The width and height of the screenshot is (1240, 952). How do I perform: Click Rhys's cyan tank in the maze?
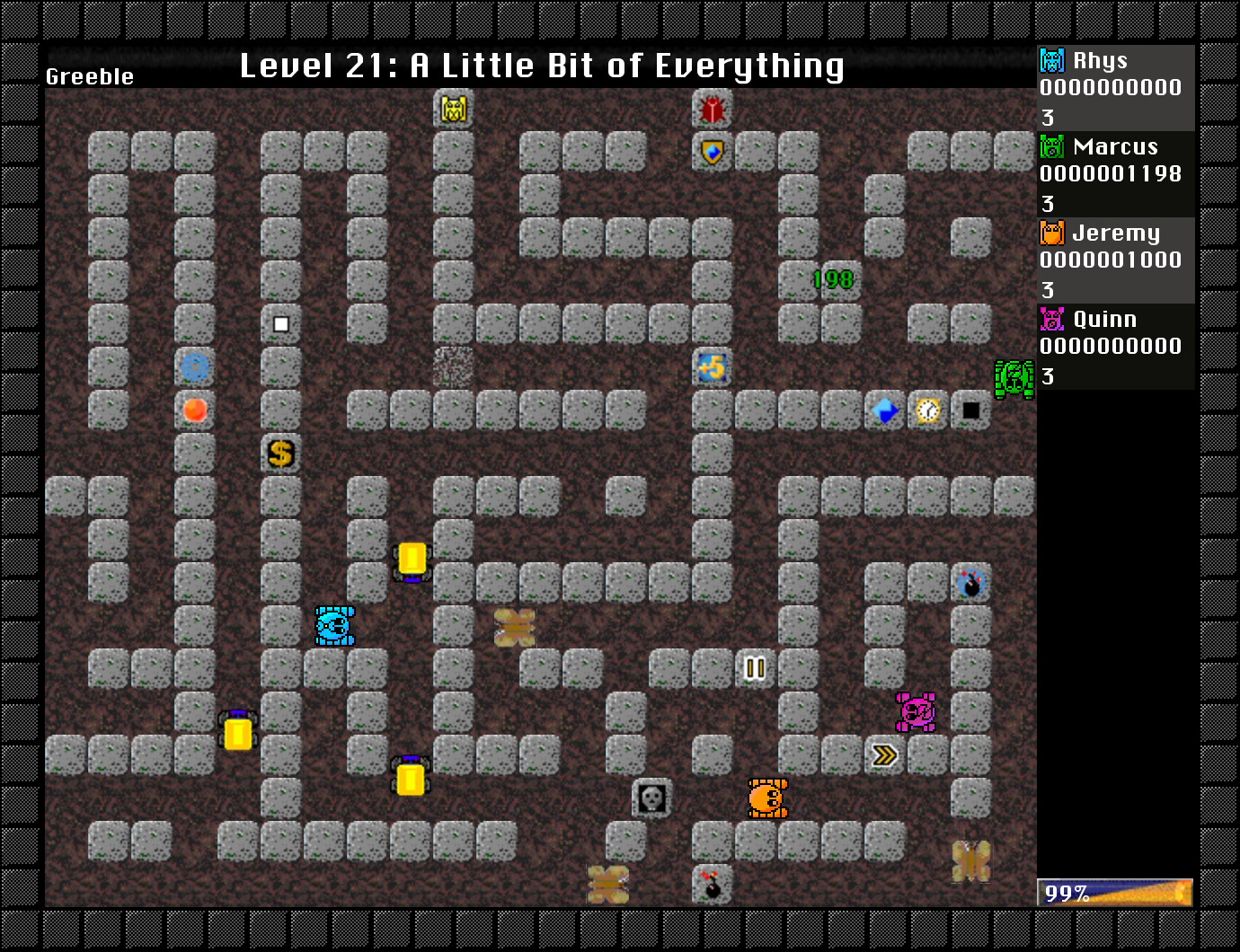pyautogui.click(x=333, y=626)
